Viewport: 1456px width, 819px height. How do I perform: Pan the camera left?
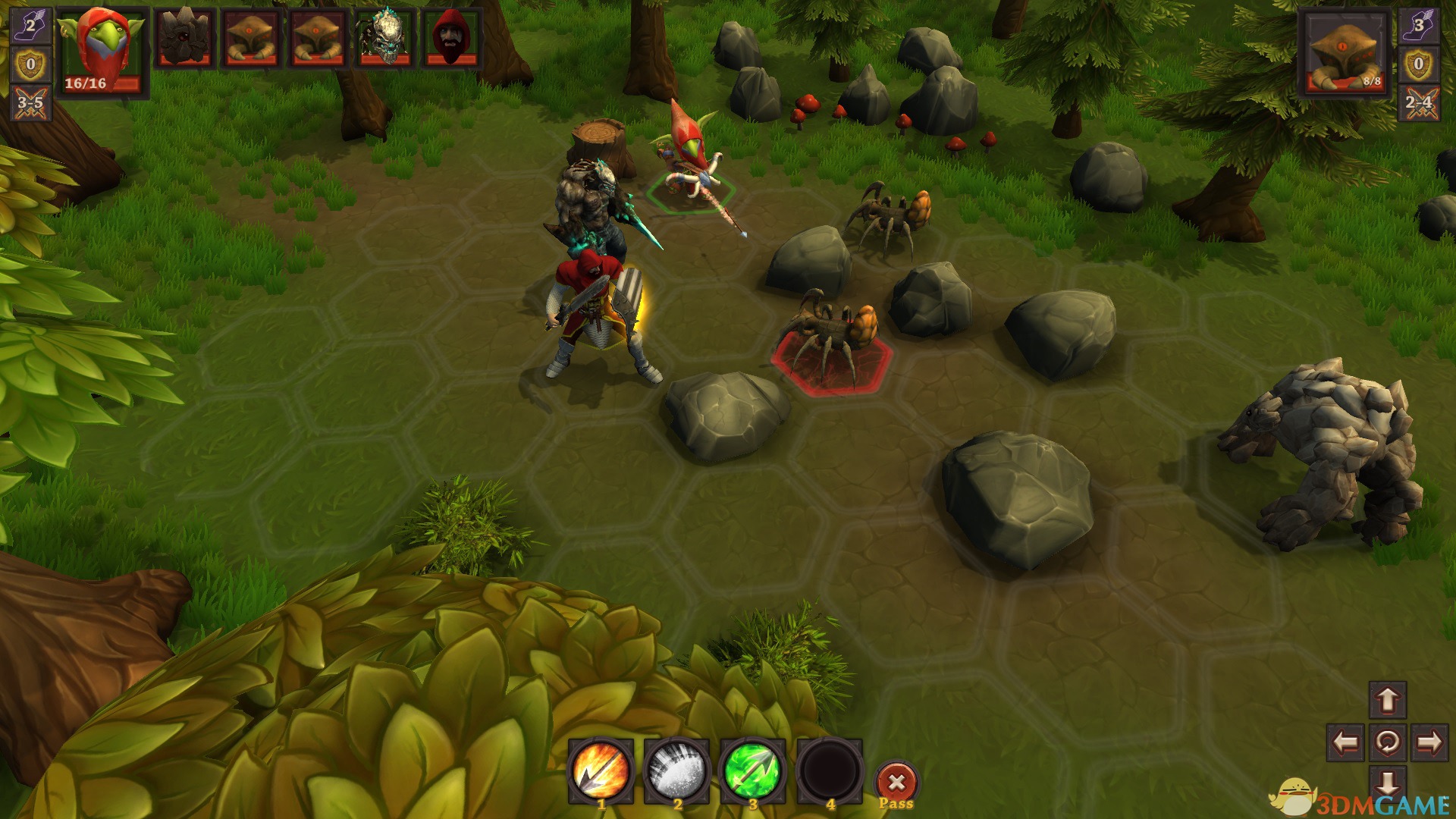[x=1345, y=742]
